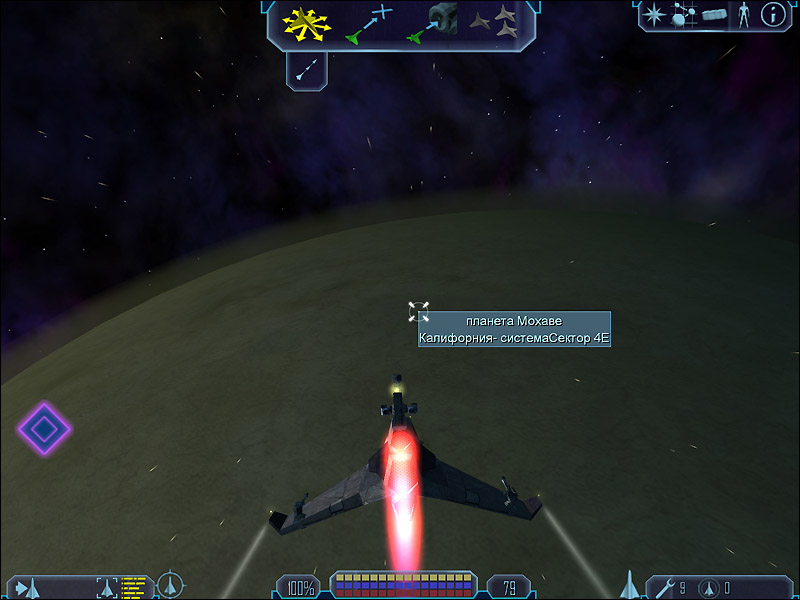Select the yellow multi-arrow scatter command
Viewport: 800px width, 600px height.
coord(305,24)
